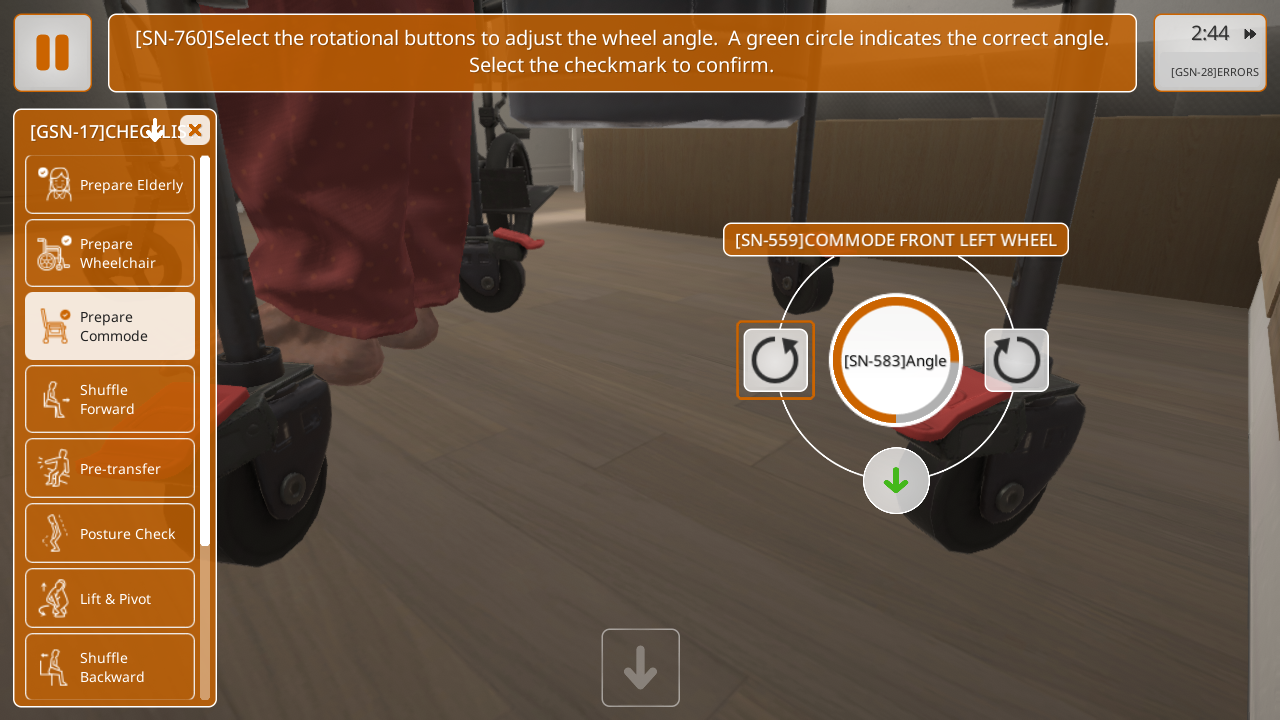Screen dimensions: 1280x720
Task: Choose the Posture Check checklist step
Action: [110, 533]
